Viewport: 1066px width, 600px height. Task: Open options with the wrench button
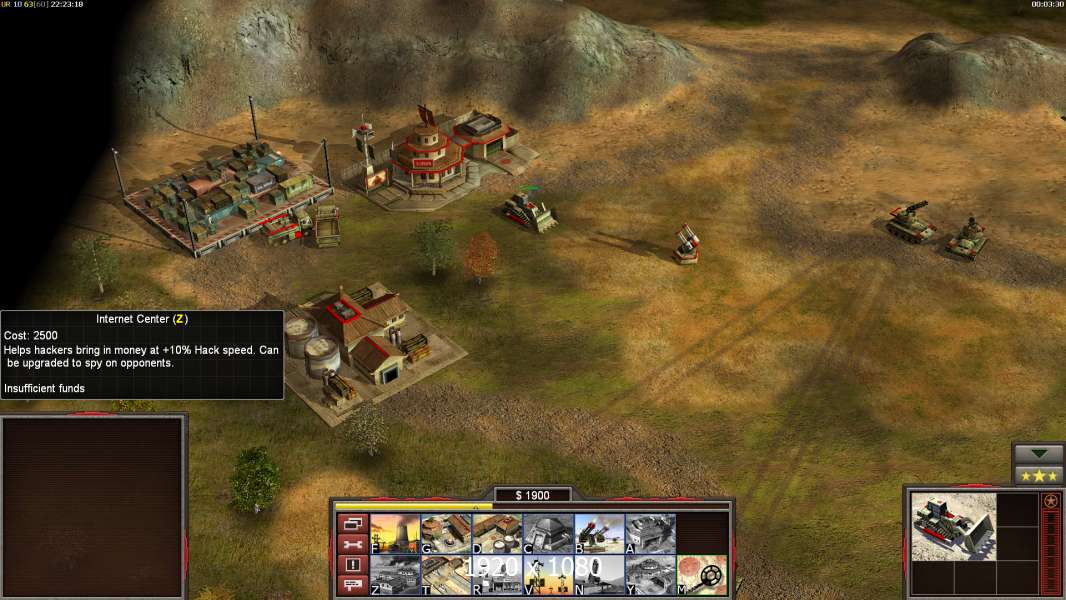[351, 545]
